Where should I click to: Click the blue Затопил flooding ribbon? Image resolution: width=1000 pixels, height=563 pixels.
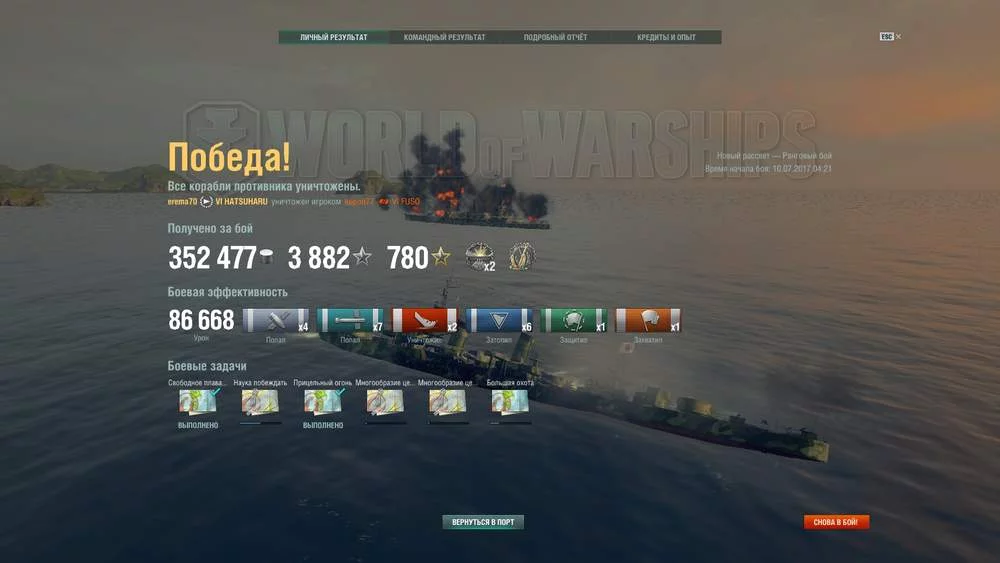pyautogui.click(x=499, y=321)
